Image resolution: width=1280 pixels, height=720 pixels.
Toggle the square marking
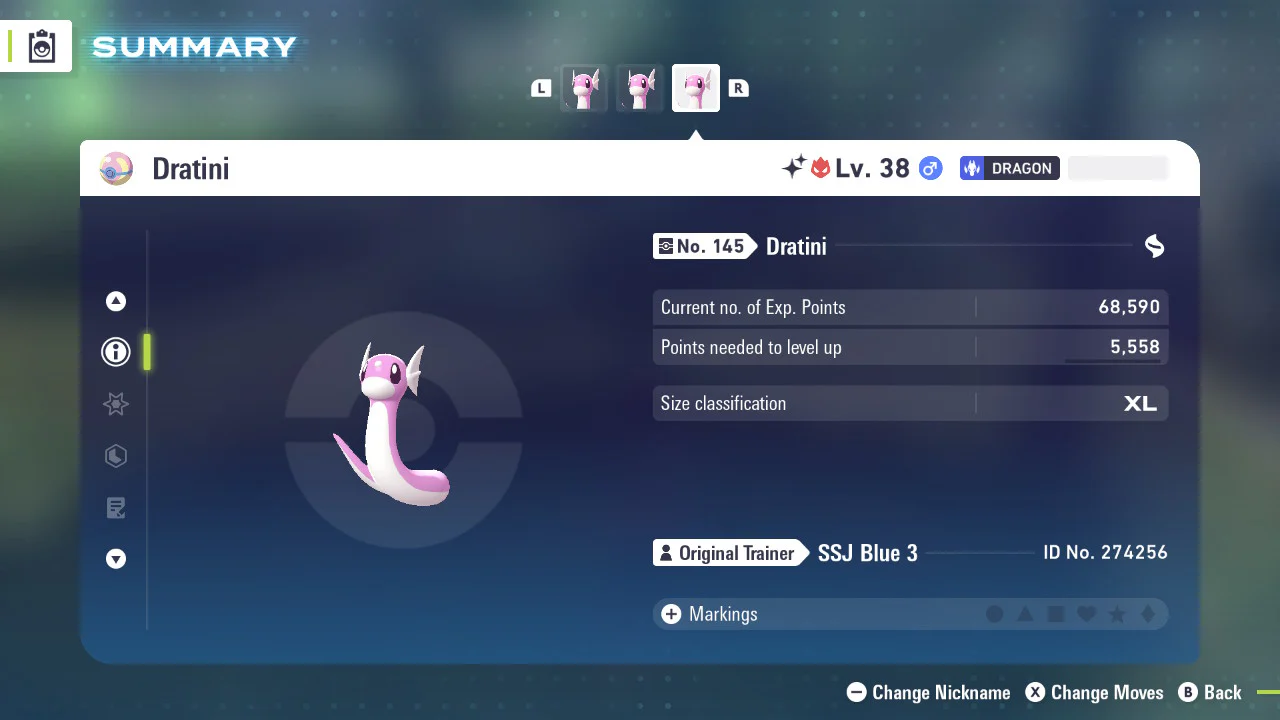pos(1056,614)
